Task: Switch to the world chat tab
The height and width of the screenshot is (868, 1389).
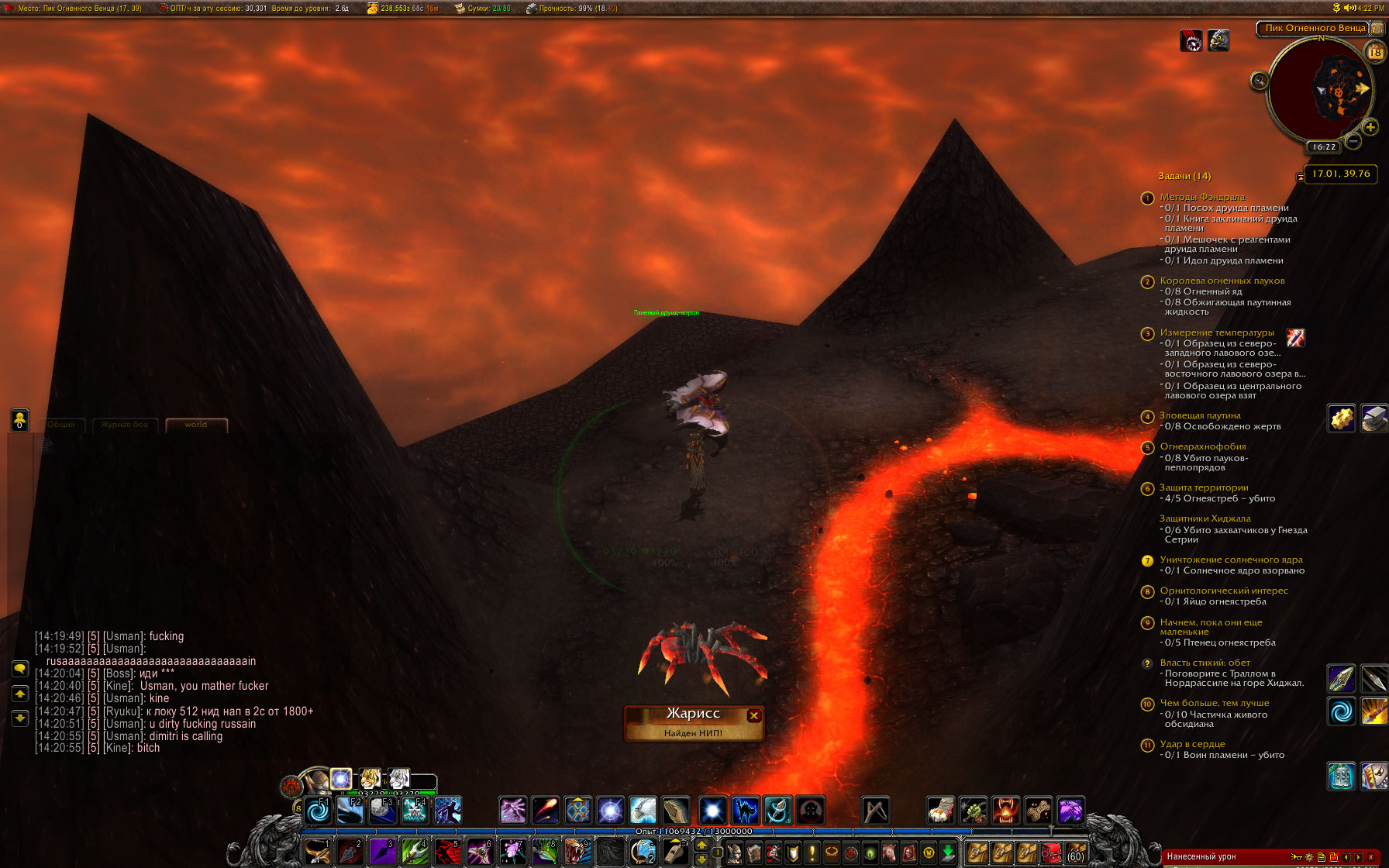Action: point(196,425)
